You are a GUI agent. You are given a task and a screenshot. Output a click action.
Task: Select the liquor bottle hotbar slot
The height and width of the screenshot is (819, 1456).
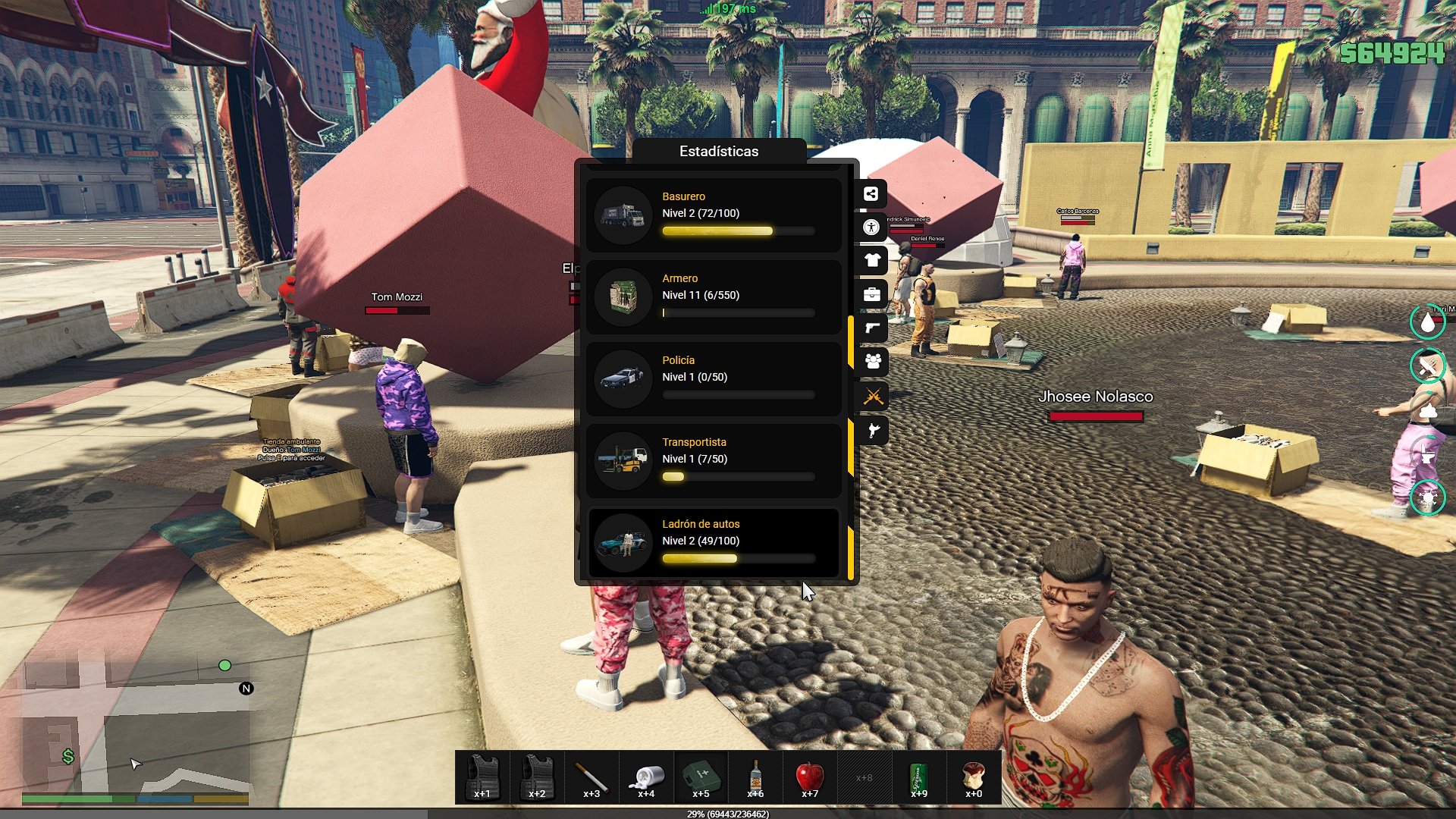pos(755,777)
